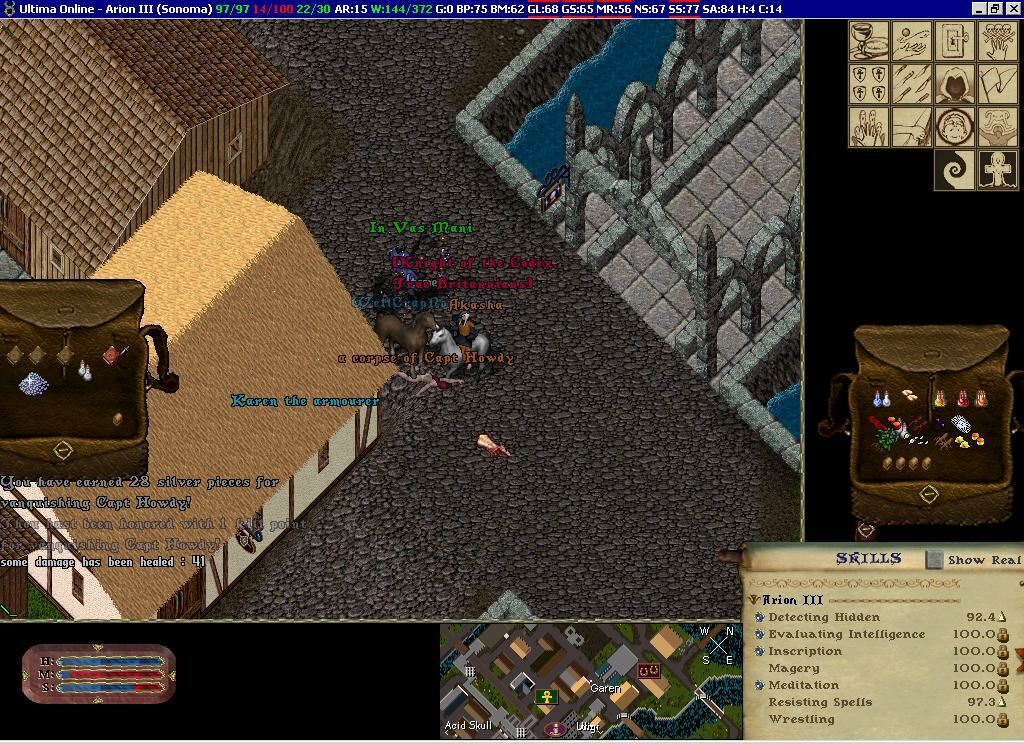Pick the blue potions in the right backpack
1024x744 pixels.
879,399
